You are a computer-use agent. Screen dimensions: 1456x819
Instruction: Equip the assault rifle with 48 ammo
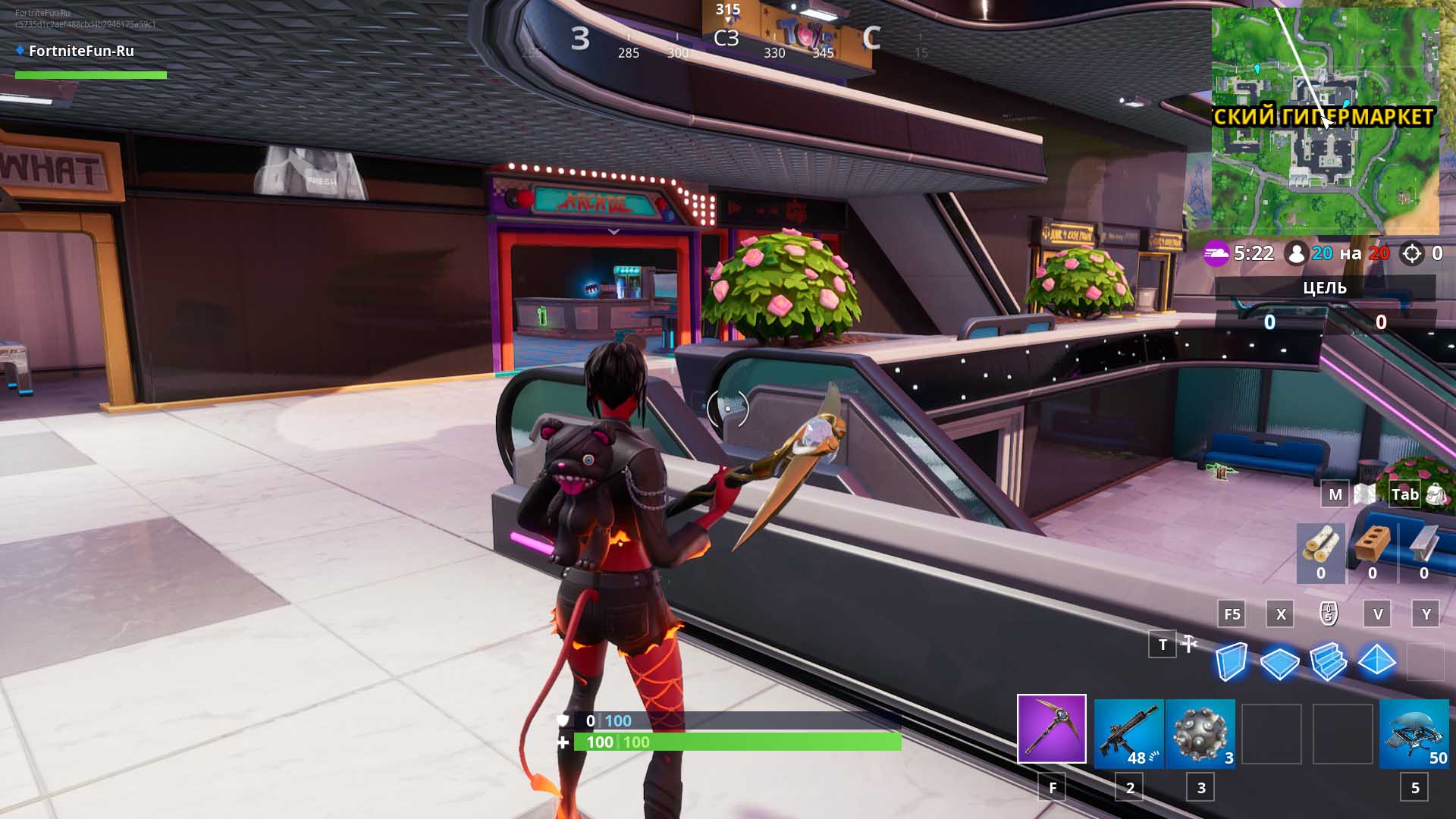pos(1128,733)
